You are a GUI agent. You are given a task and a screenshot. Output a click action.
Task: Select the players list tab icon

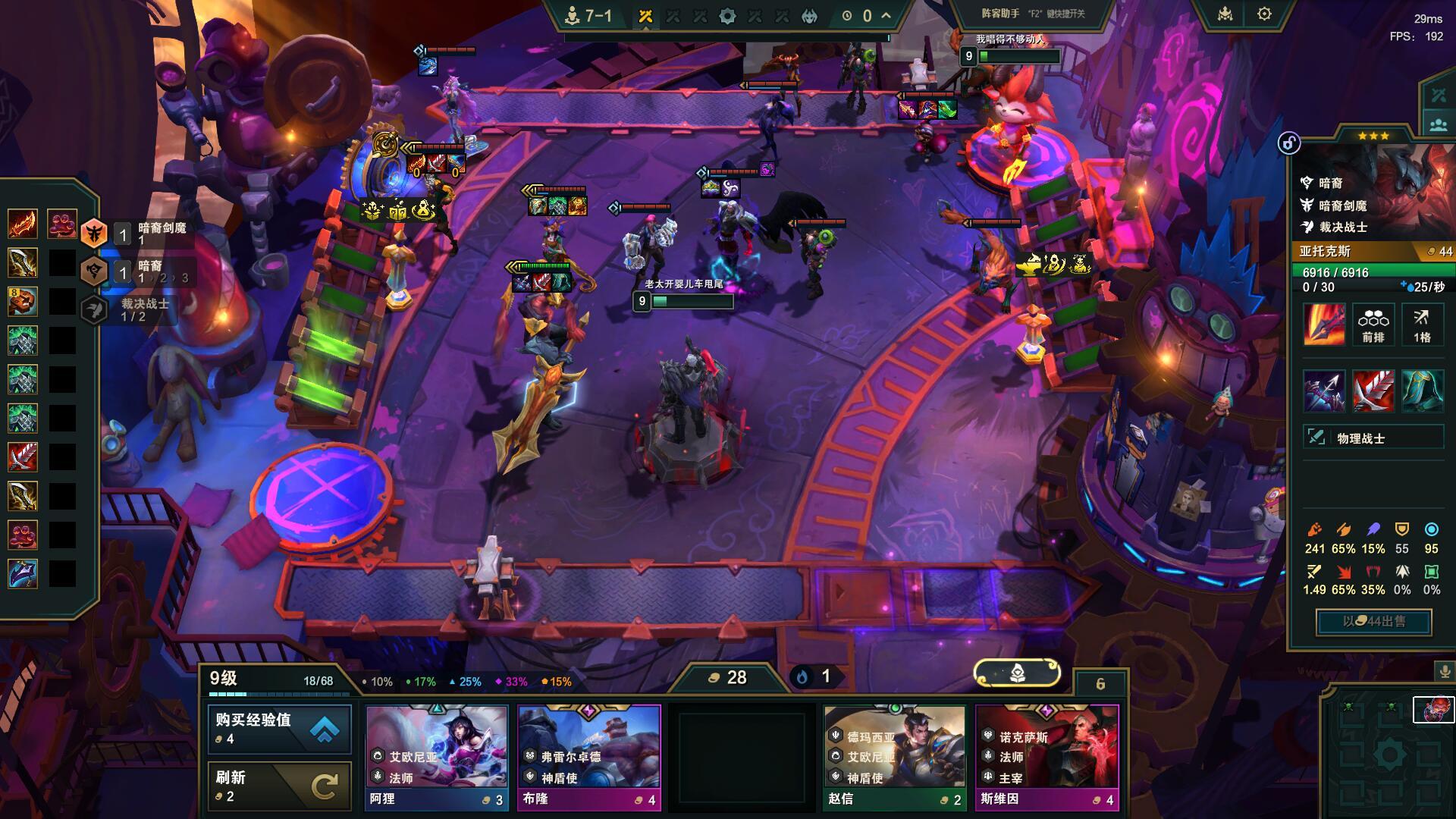tap(1439, 124)
